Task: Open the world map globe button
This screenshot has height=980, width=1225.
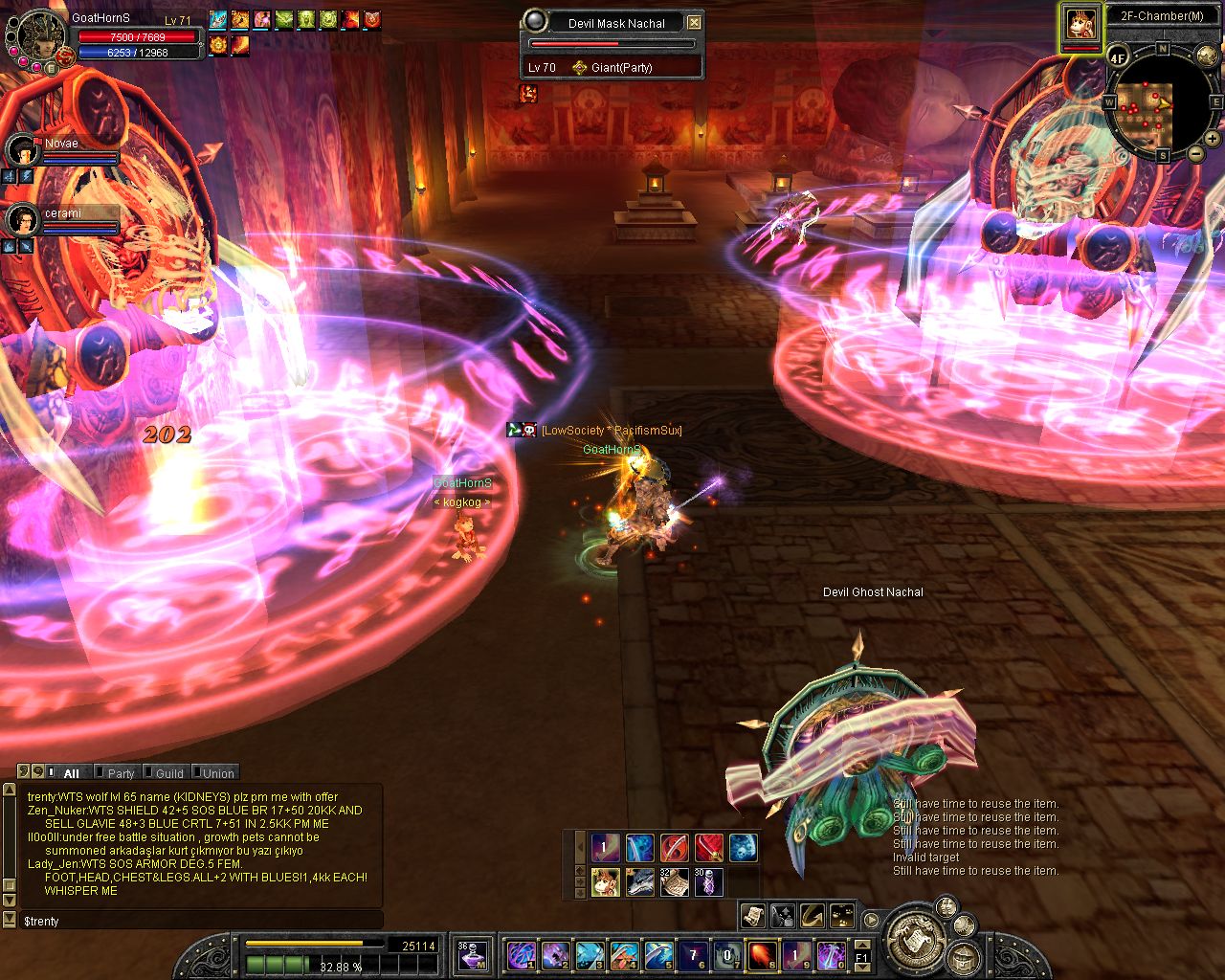Action: pyautogui.click(x=1209, y=56)
